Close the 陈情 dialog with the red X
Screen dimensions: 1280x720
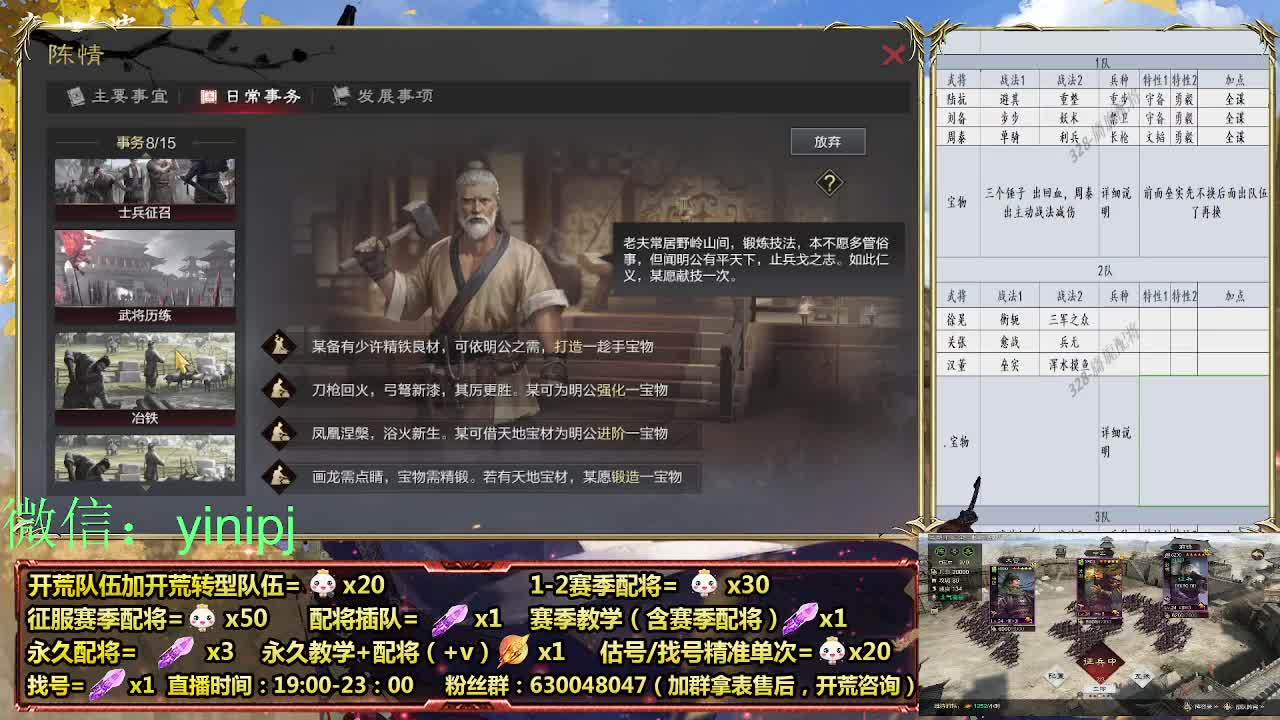pyautogui.click(x=893, y=56)
